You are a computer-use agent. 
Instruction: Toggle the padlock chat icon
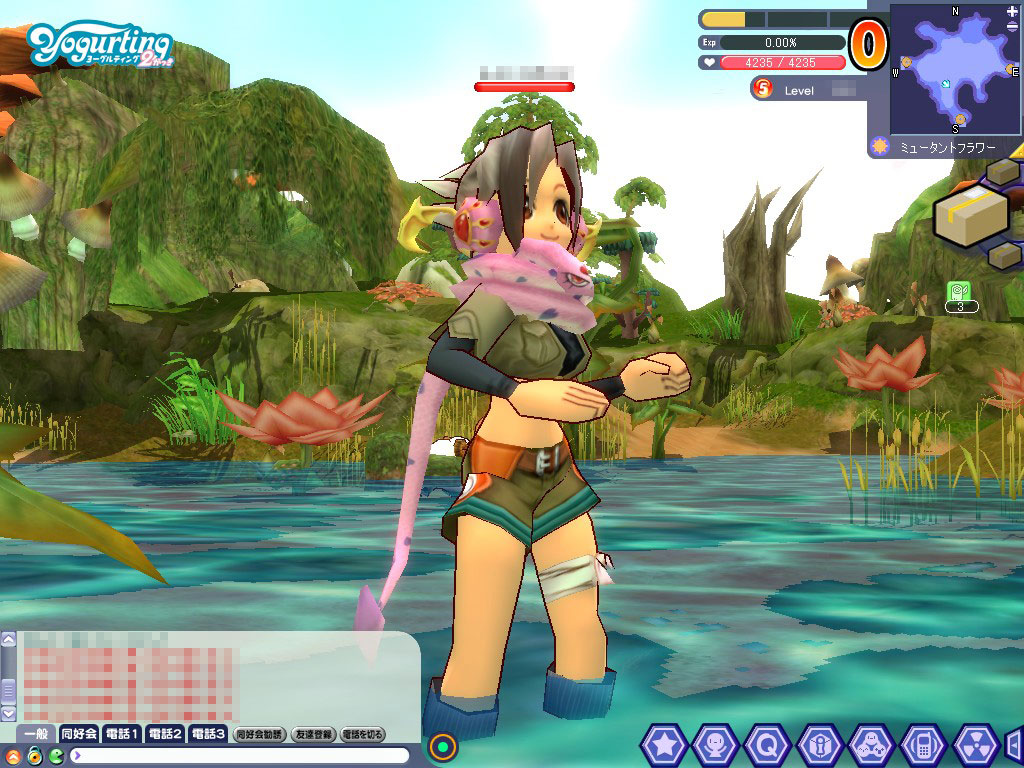click(x=34, y=755)
